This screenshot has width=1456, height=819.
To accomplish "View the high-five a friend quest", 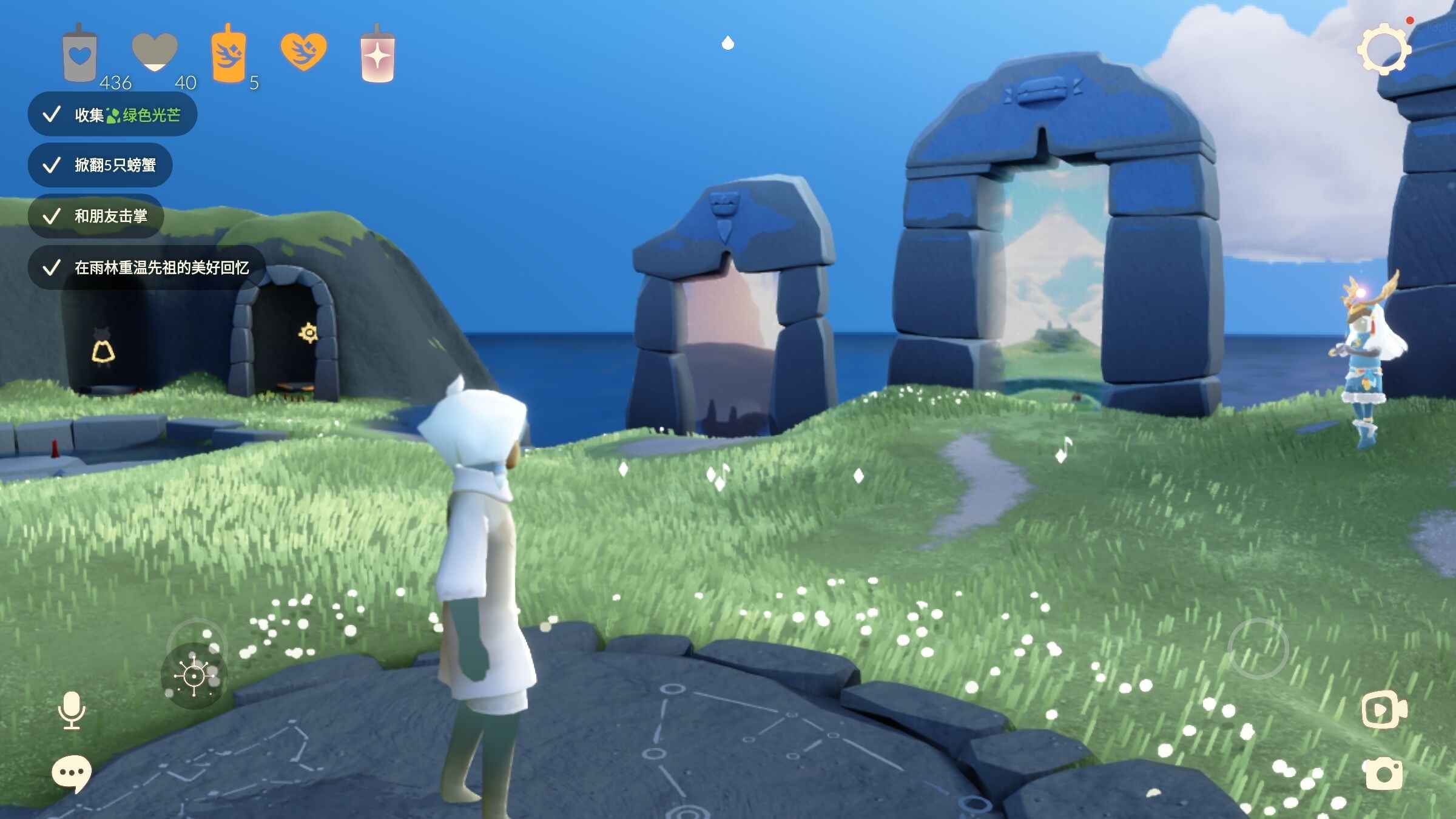I will click(x=96, y=216).
